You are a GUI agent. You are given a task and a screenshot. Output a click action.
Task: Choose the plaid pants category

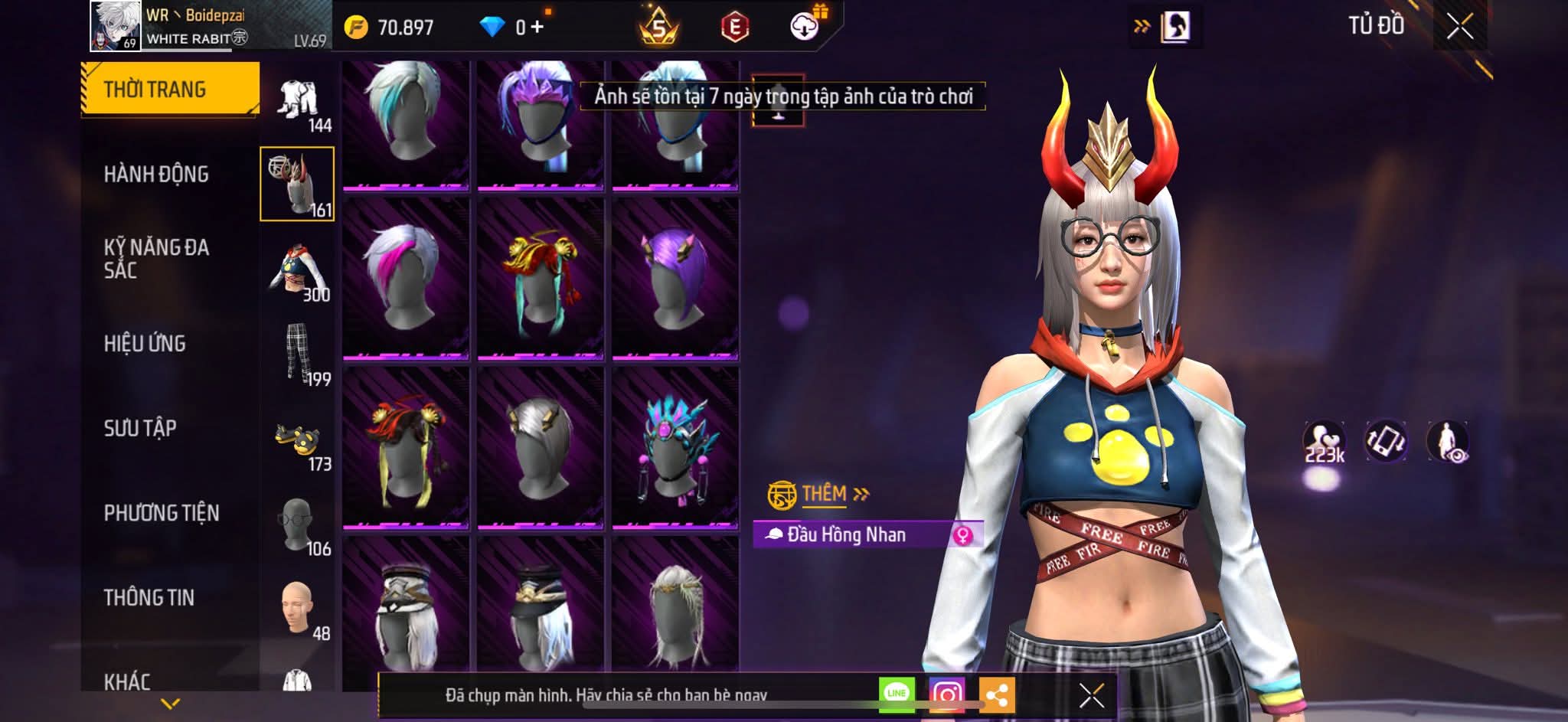[x=297, y=354]
